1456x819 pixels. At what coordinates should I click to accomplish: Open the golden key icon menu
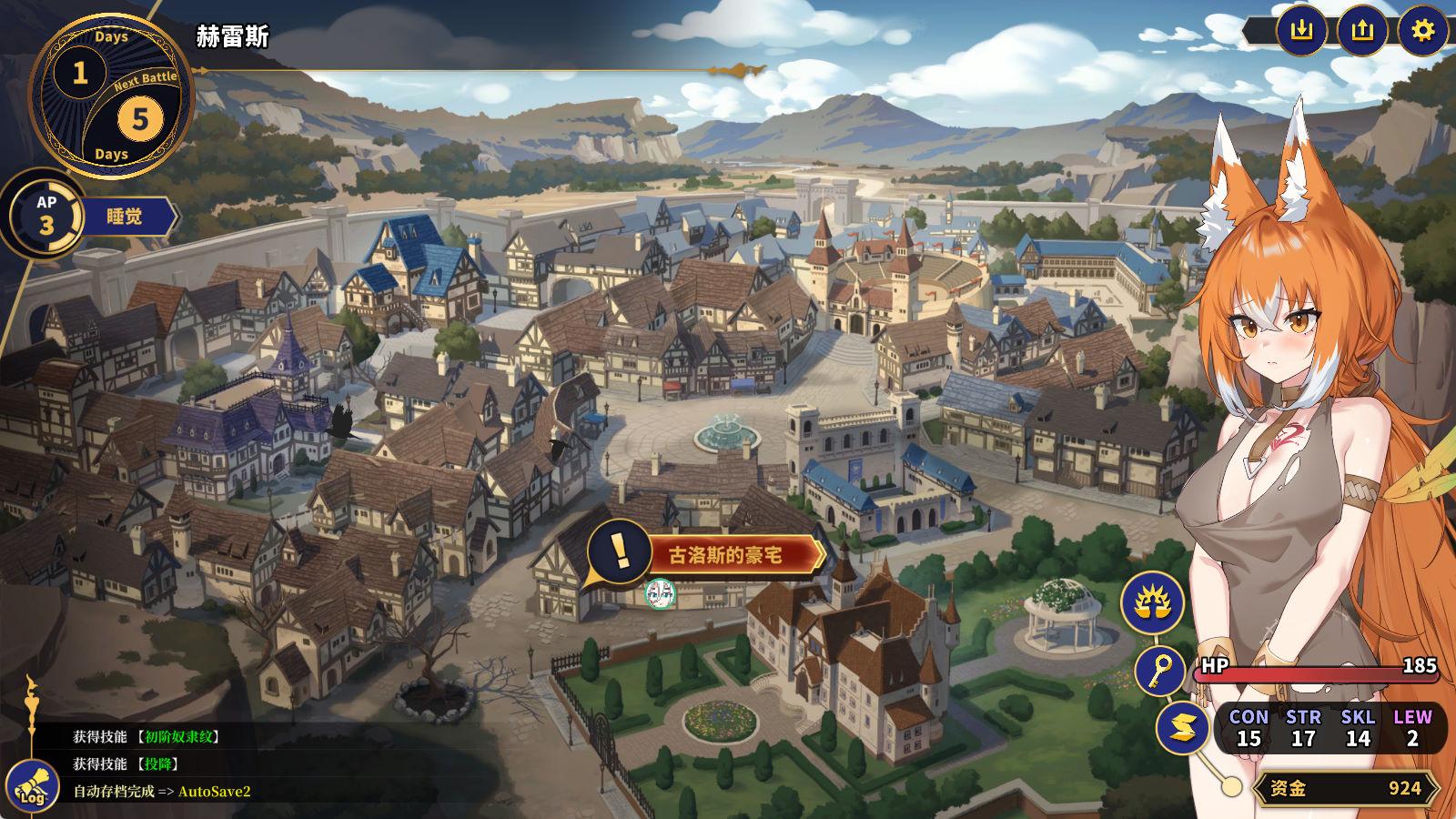(1160, 672)
